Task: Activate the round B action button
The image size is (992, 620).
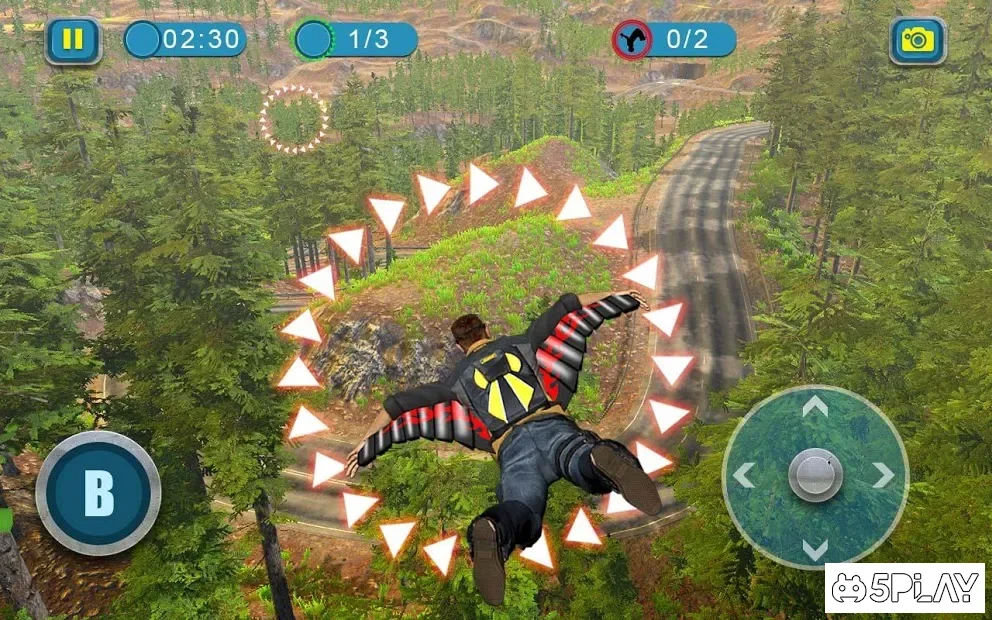Action: coord(98,492)
